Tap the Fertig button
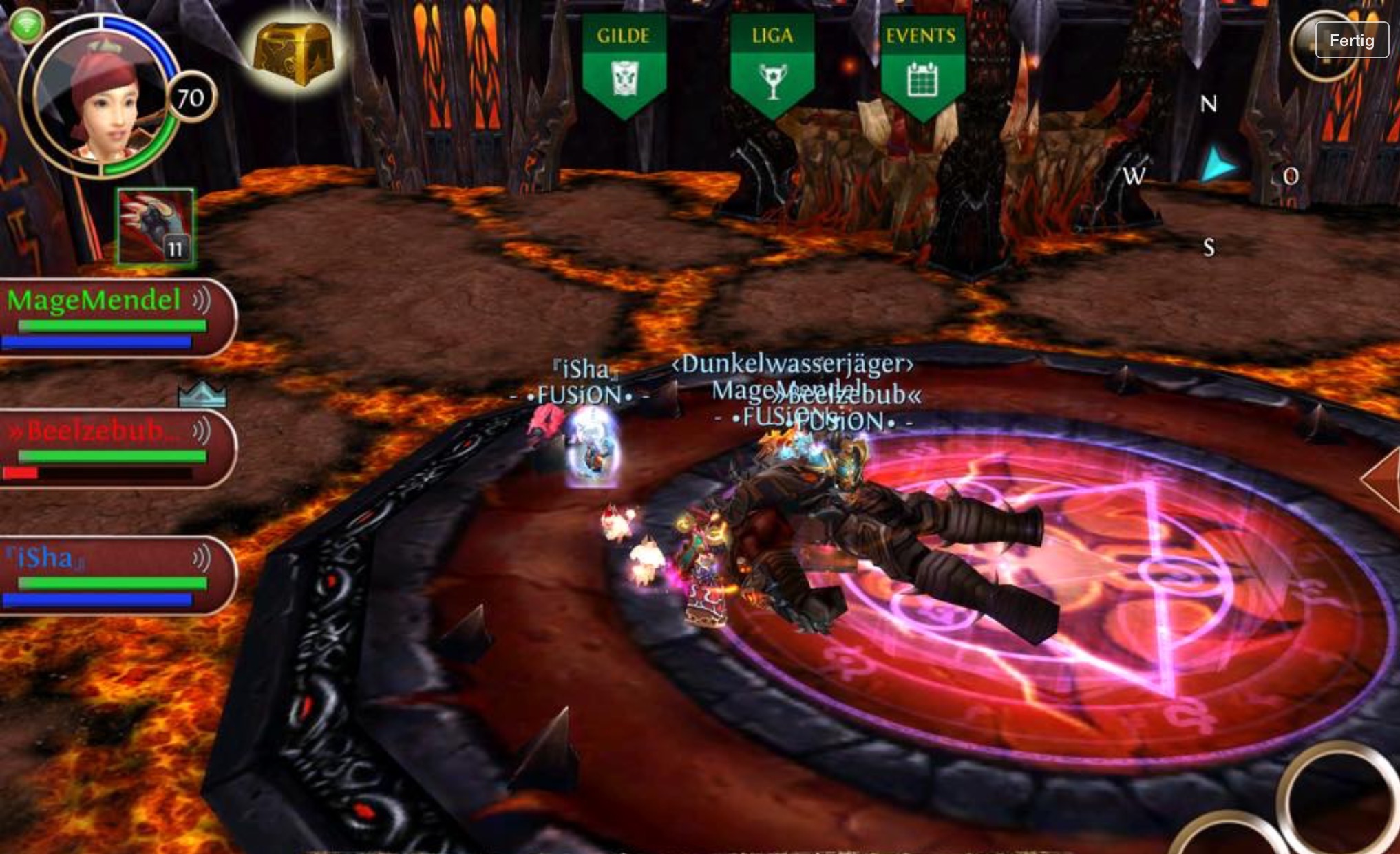The image size is (1400, 854). [1351, 41]
